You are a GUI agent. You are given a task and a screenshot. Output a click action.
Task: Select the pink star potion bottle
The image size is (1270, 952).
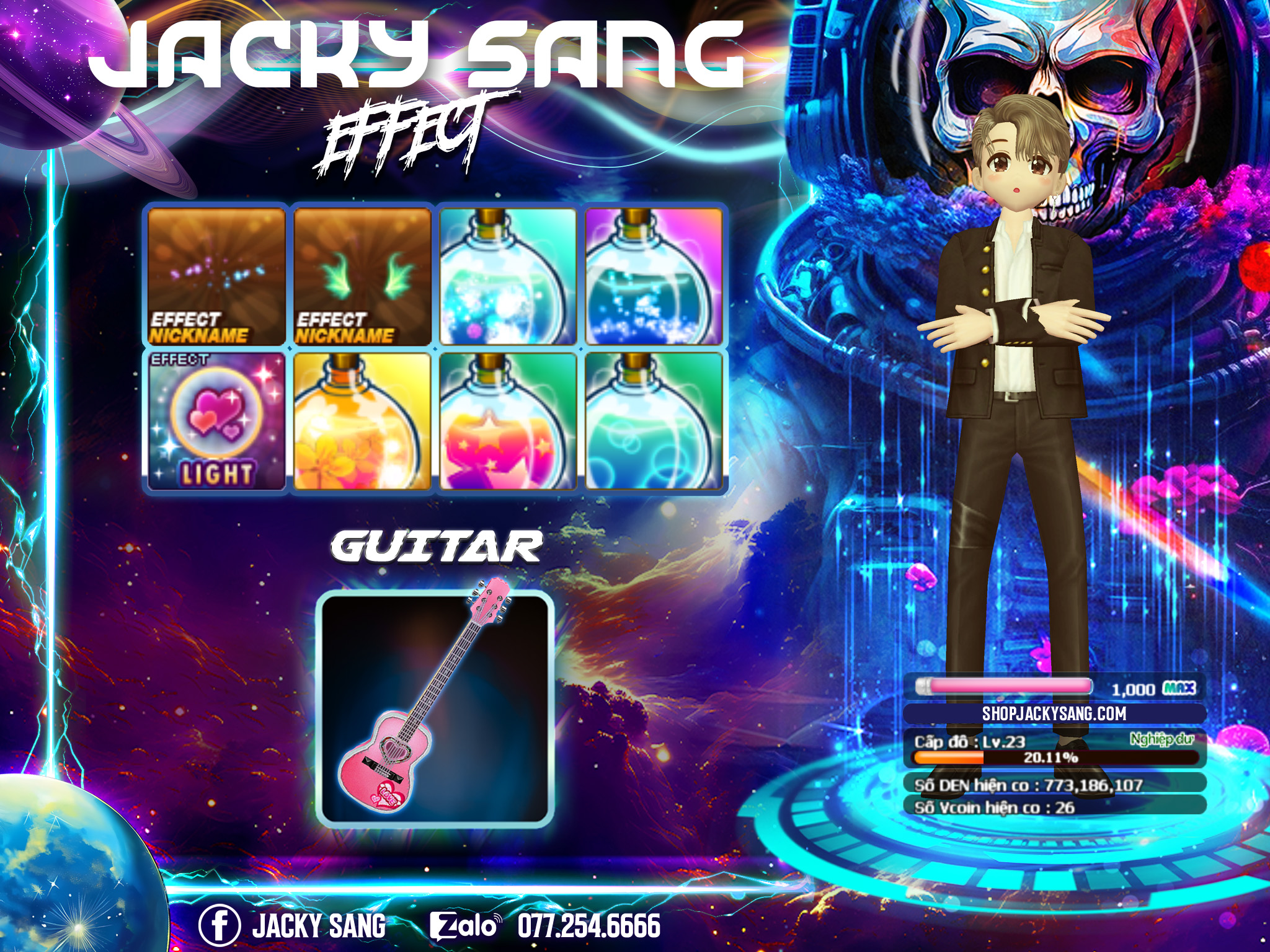[x=508, y=421]
